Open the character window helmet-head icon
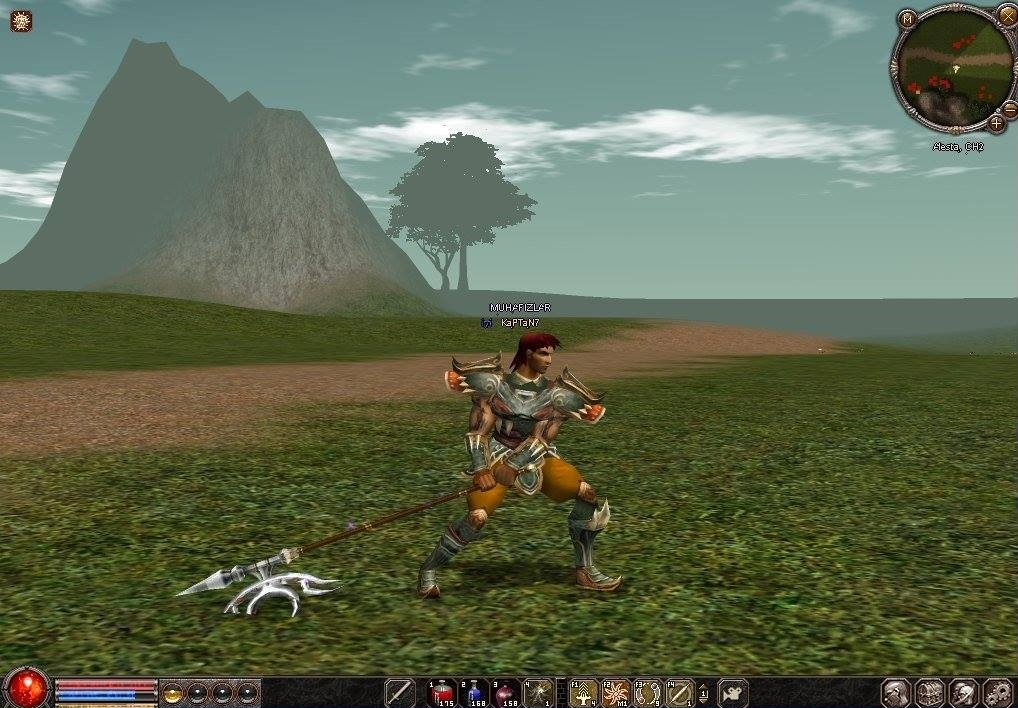The width and height of the screenshot is (1018, 708). pyautogui.click(x=896, y=692)
